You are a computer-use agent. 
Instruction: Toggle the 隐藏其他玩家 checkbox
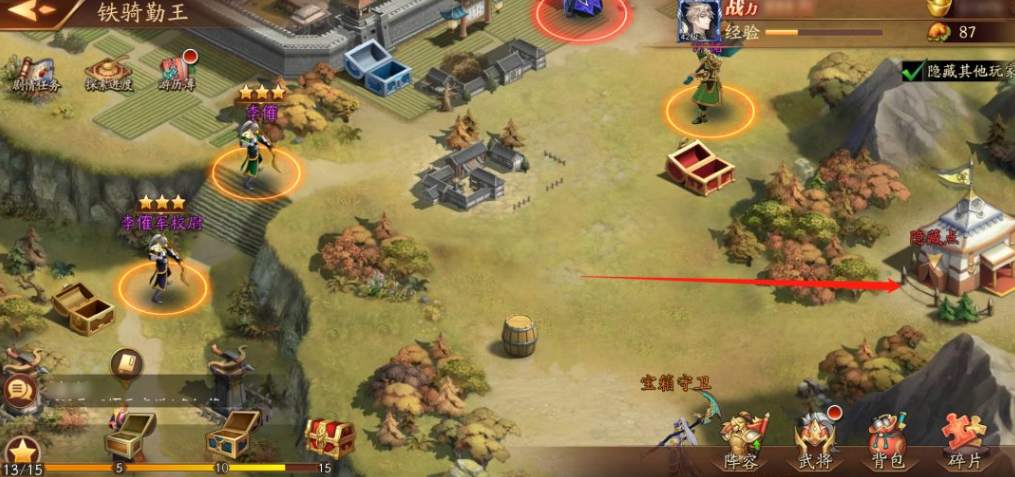tap(911, 71)
